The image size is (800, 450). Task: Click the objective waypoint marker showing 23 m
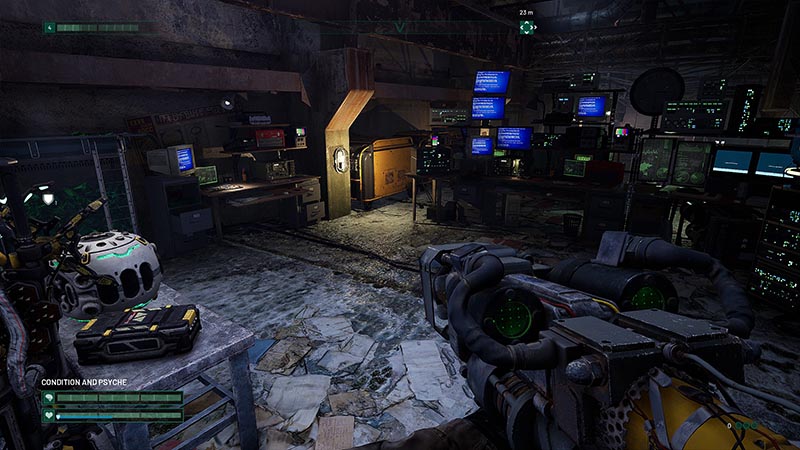pyautogui.click(x=527, y=27)
